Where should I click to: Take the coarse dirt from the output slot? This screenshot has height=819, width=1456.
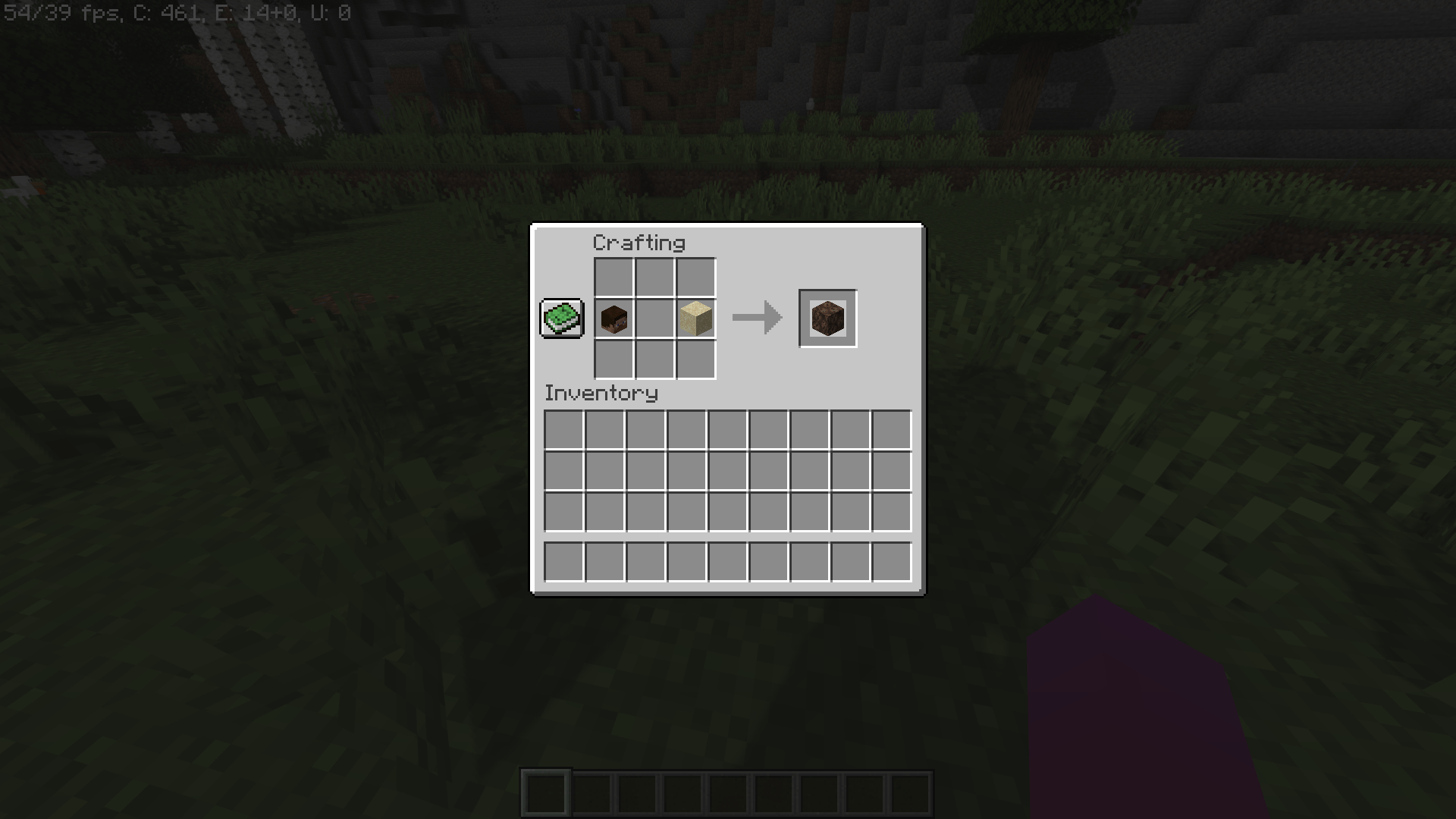[827, 318]
